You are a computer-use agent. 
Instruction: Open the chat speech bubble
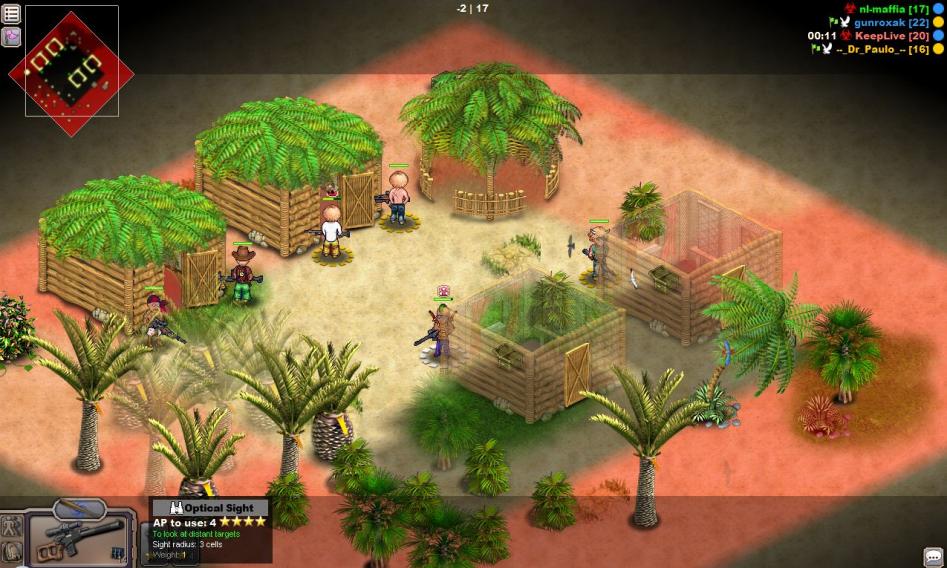(x=932, y=556)
